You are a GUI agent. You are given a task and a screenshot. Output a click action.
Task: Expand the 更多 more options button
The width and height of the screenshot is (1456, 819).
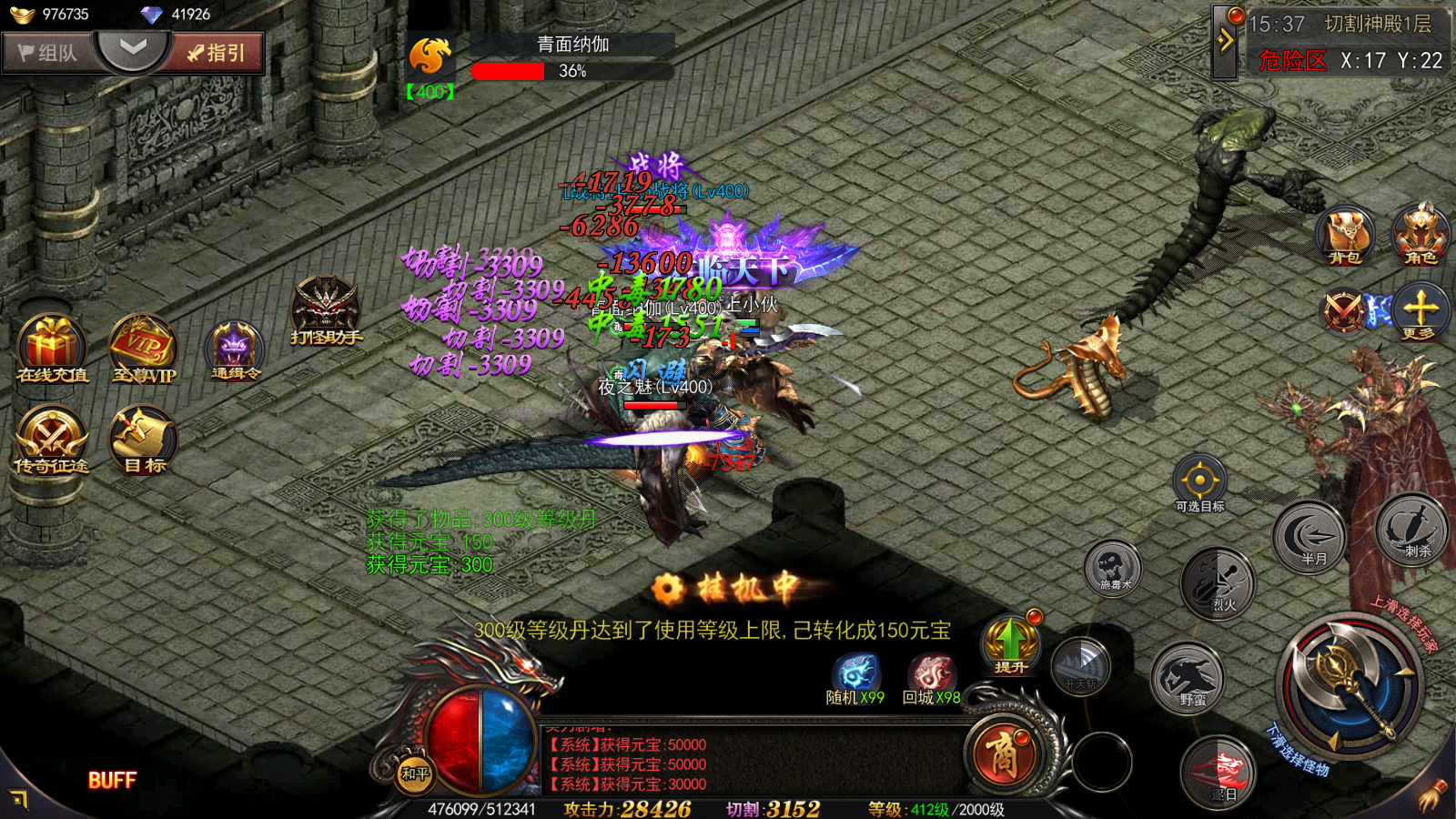click(x=1421, y=311)
